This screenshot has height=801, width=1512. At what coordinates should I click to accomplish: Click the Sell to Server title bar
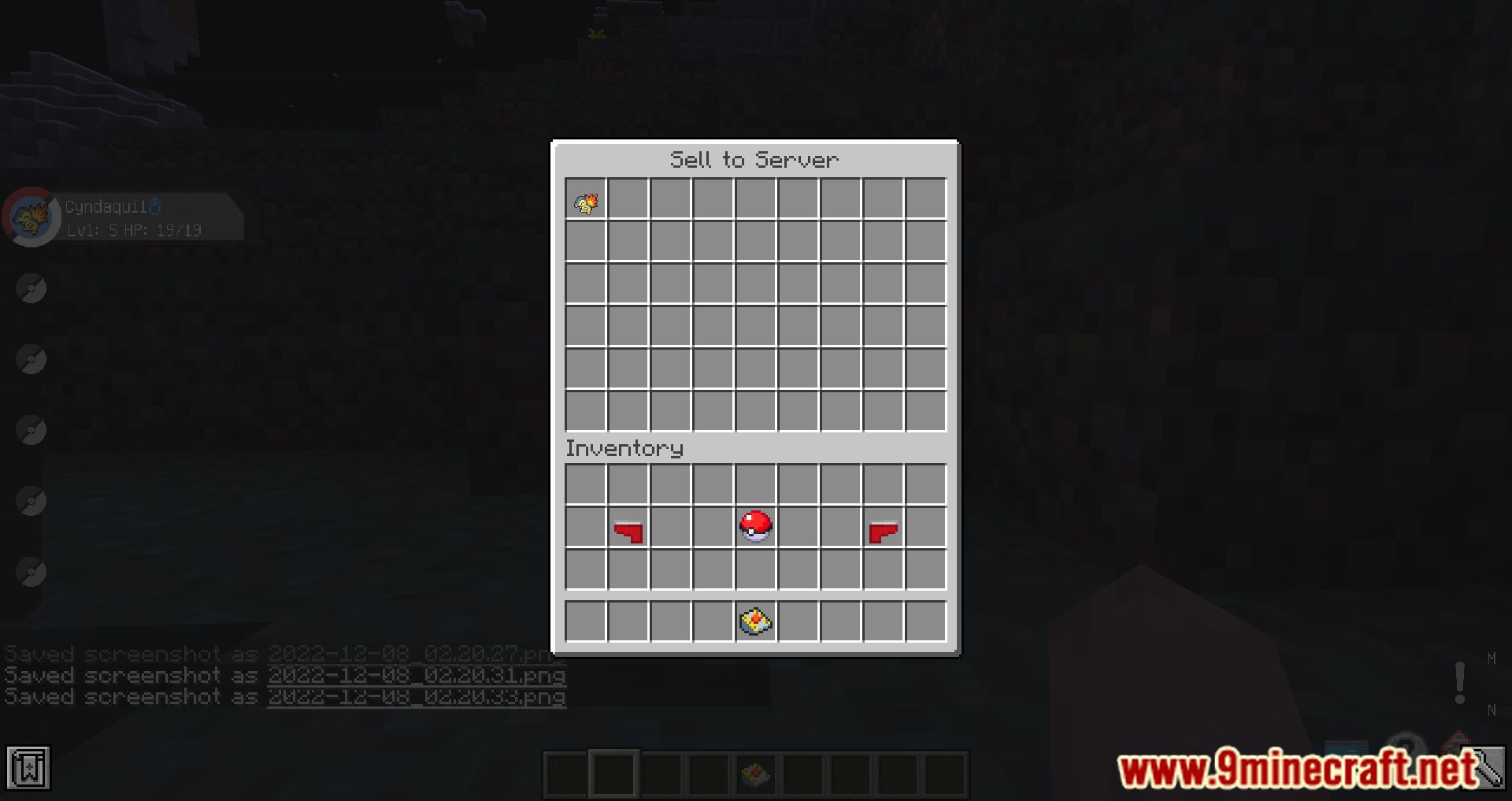[754, 158]
